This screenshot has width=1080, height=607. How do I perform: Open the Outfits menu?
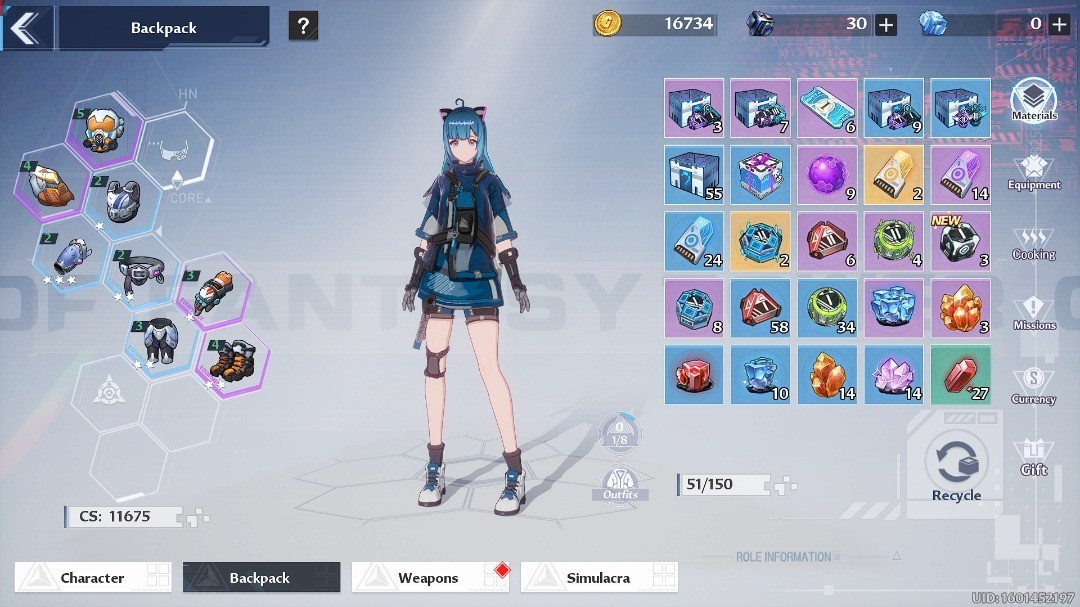(x=620, y=484)
